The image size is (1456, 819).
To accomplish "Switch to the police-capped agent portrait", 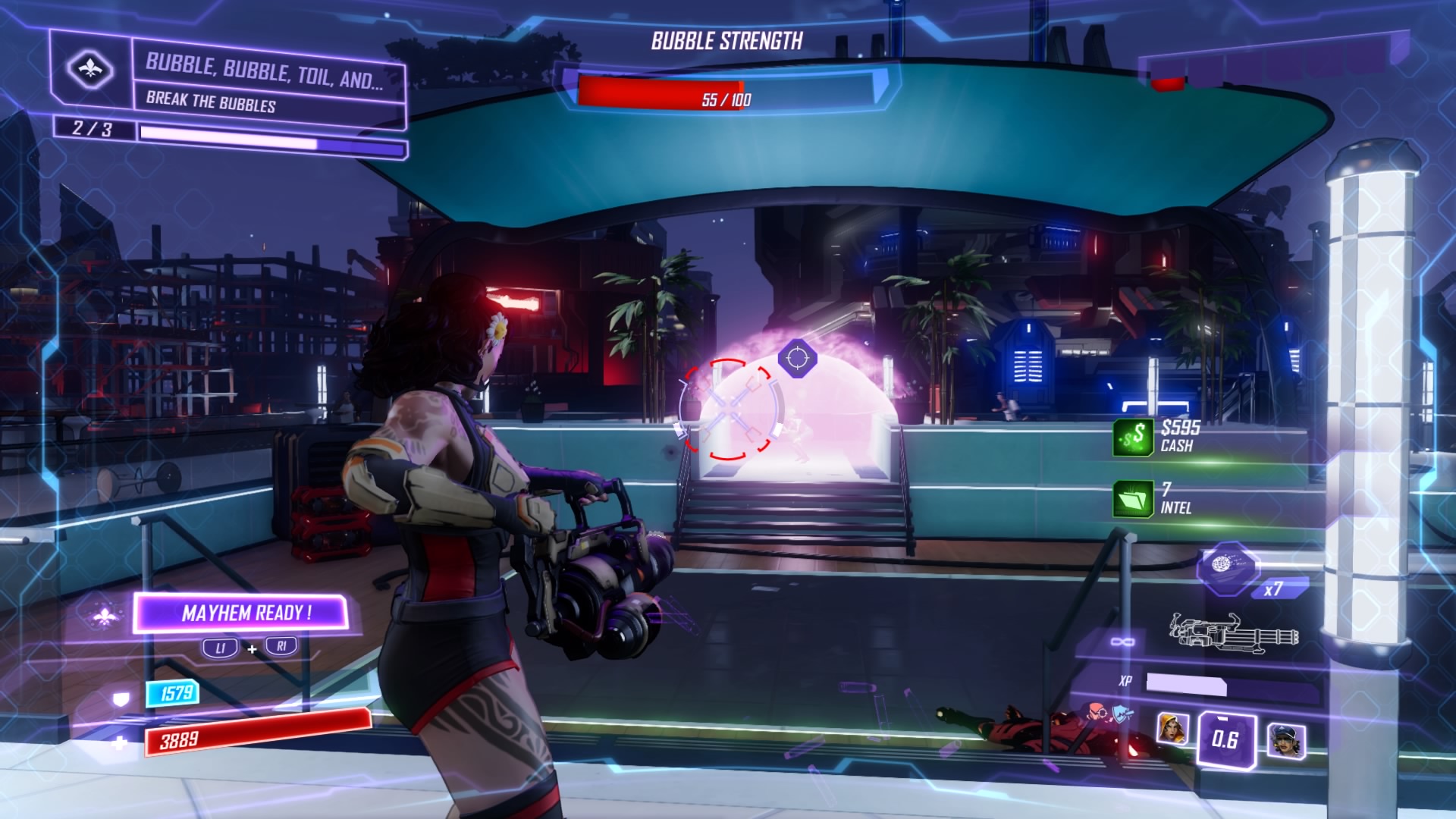I will (1286, 740).
